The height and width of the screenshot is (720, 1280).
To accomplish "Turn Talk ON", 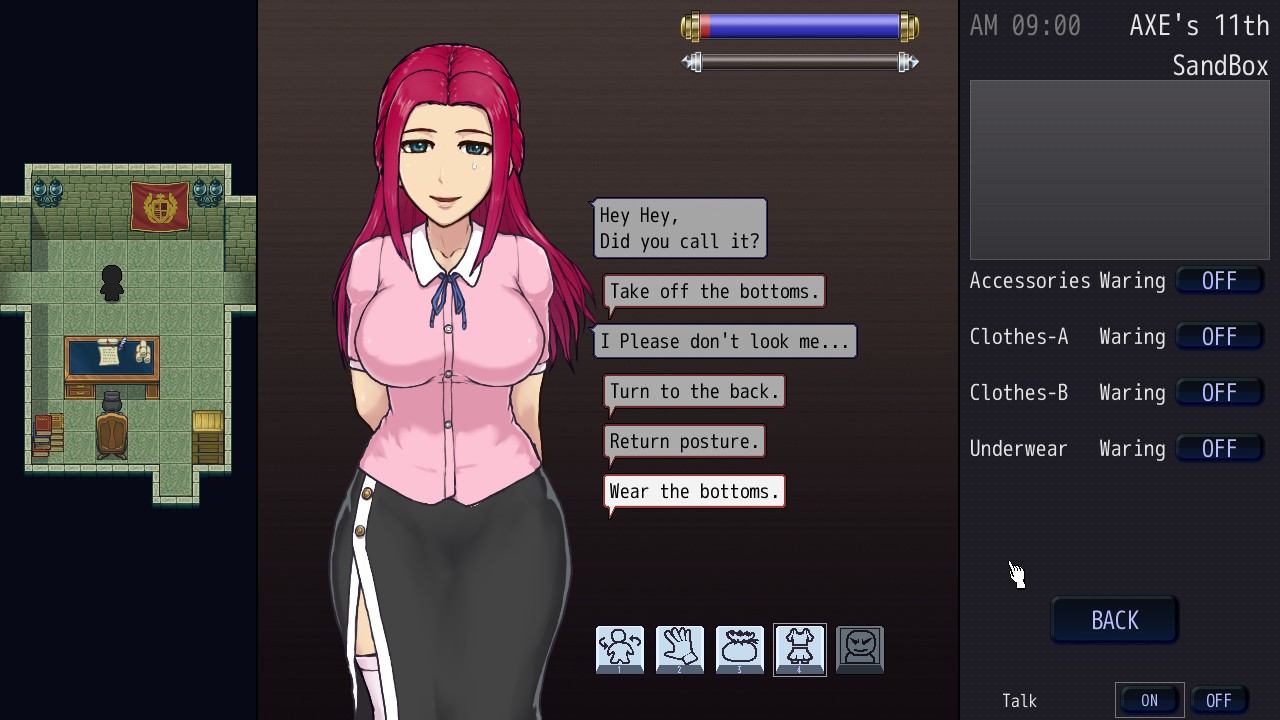I will pyautogui.click(x=1149, y=701).
